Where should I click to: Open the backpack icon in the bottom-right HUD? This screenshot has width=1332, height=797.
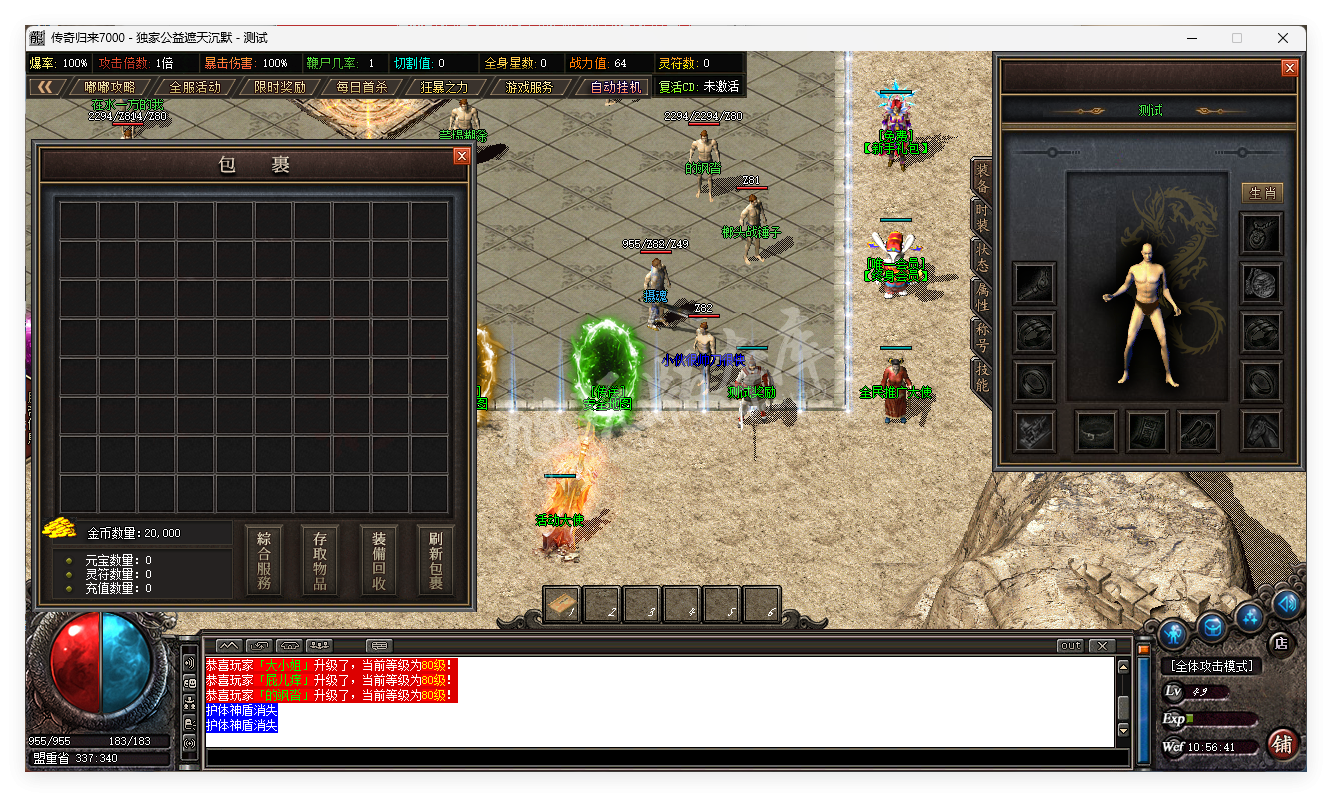1211,629
